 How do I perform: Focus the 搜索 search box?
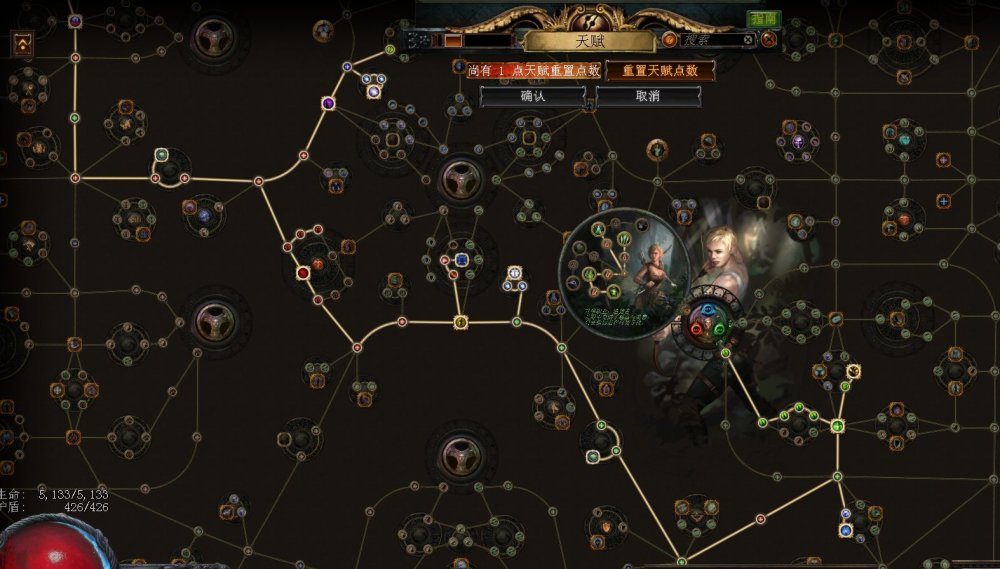[708, 40]
